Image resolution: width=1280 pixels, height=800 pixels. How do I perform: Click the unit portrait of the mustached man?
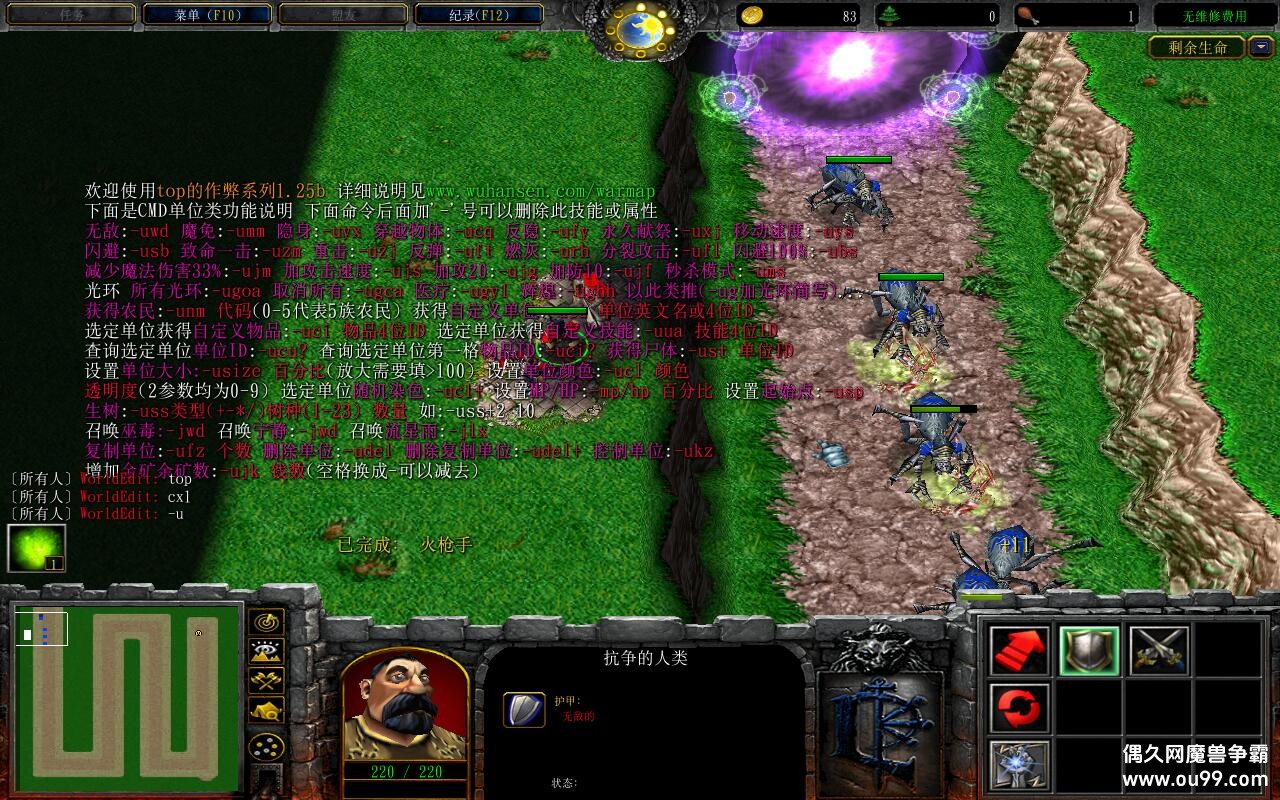[x=405, y=703]
